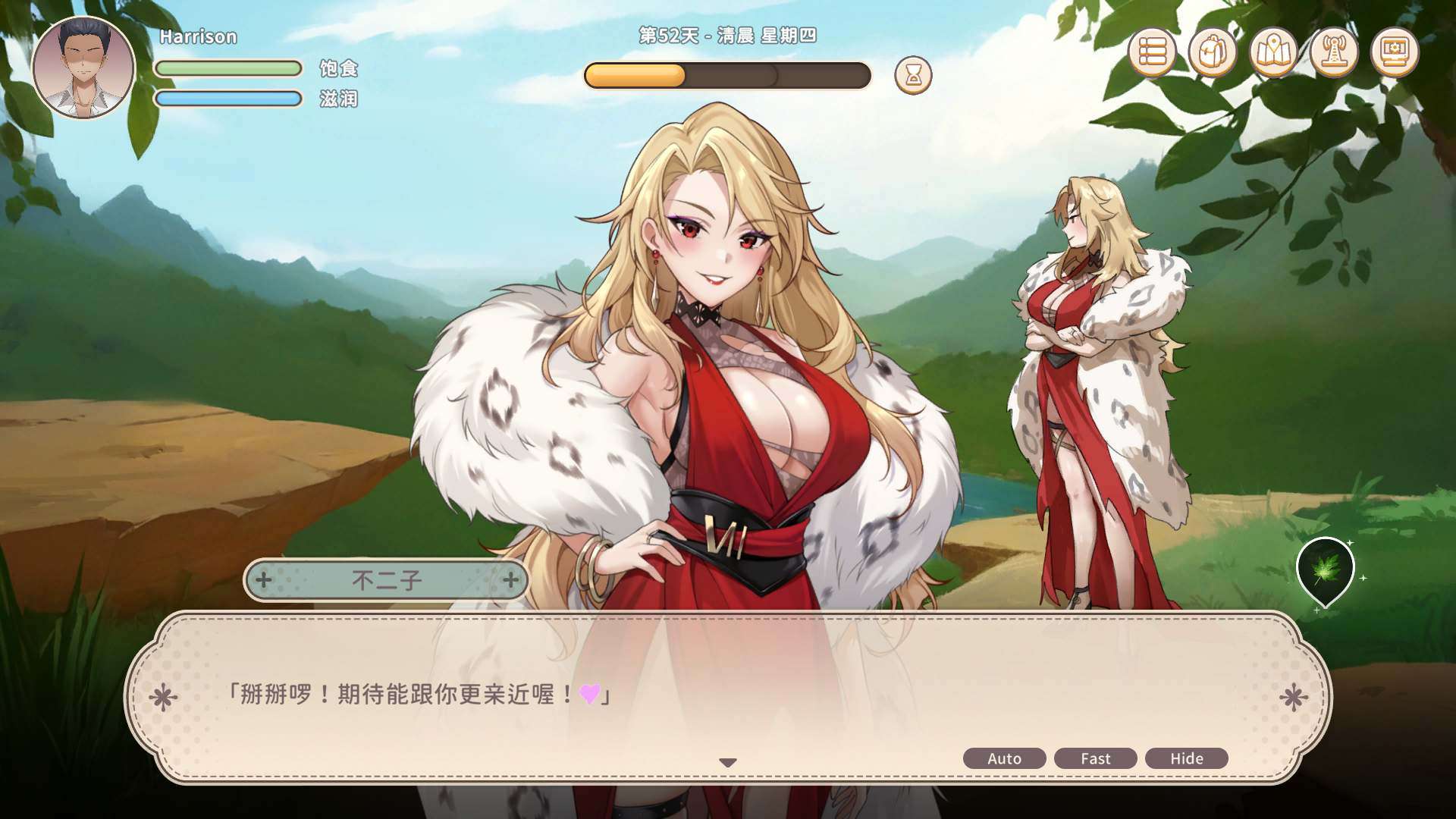Click the hourglass icon beside the time bar
1456x819 pixels.
tap(914, 75)
